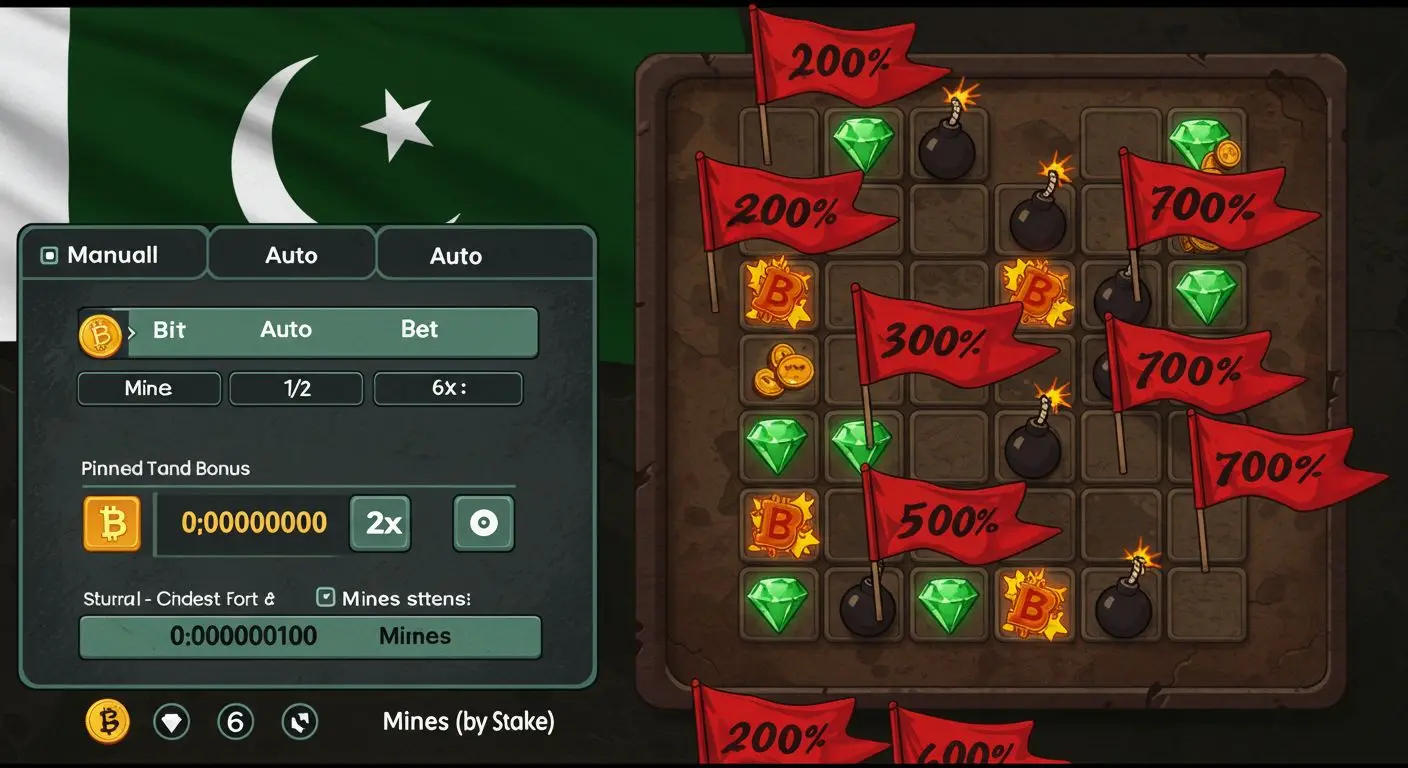Toggle the Mines sttens checkbox

[x=325, y=598]
